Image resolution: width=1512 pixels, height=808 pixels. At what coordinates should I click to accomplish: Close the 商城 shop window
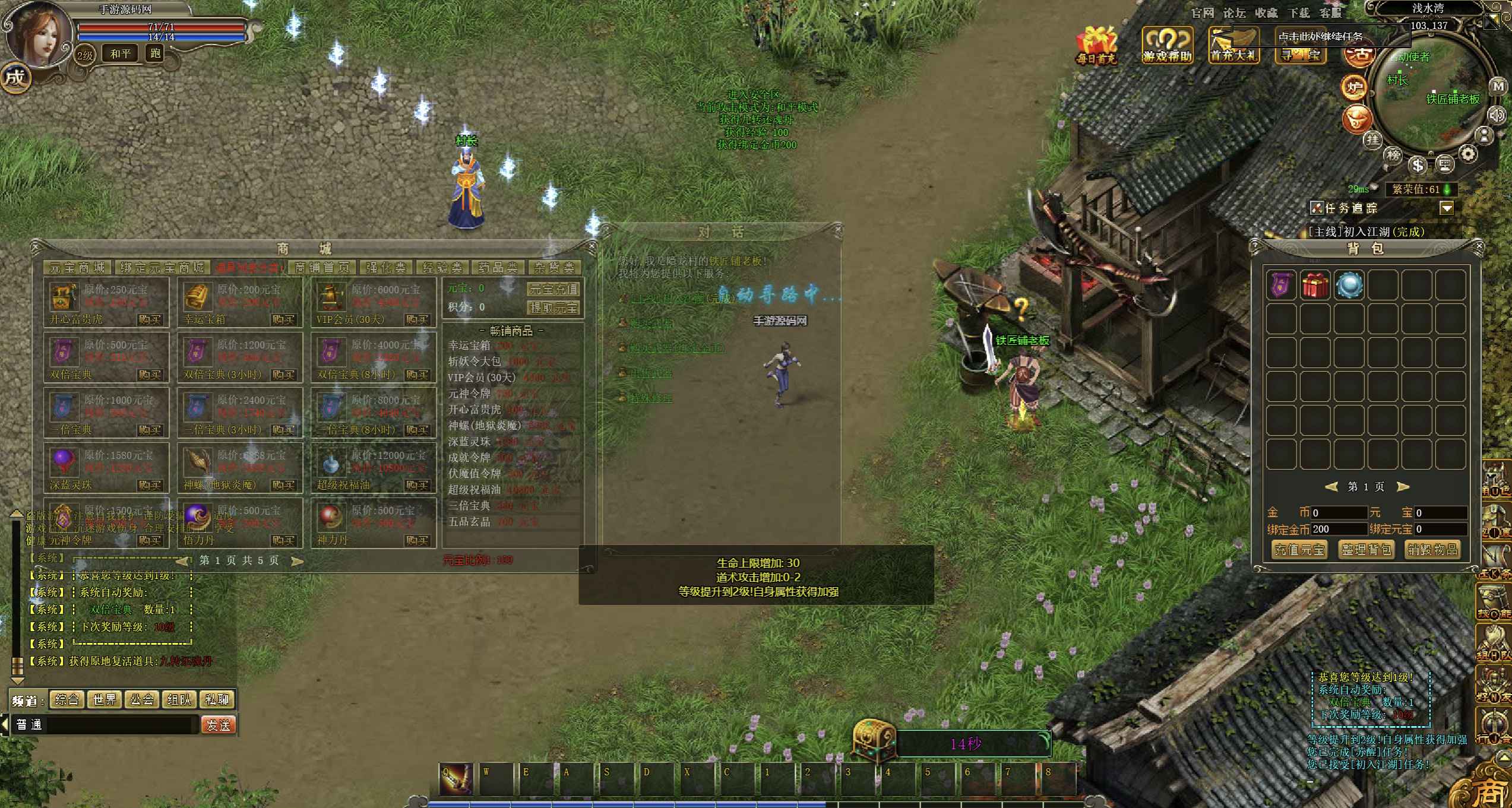(591, 246)
